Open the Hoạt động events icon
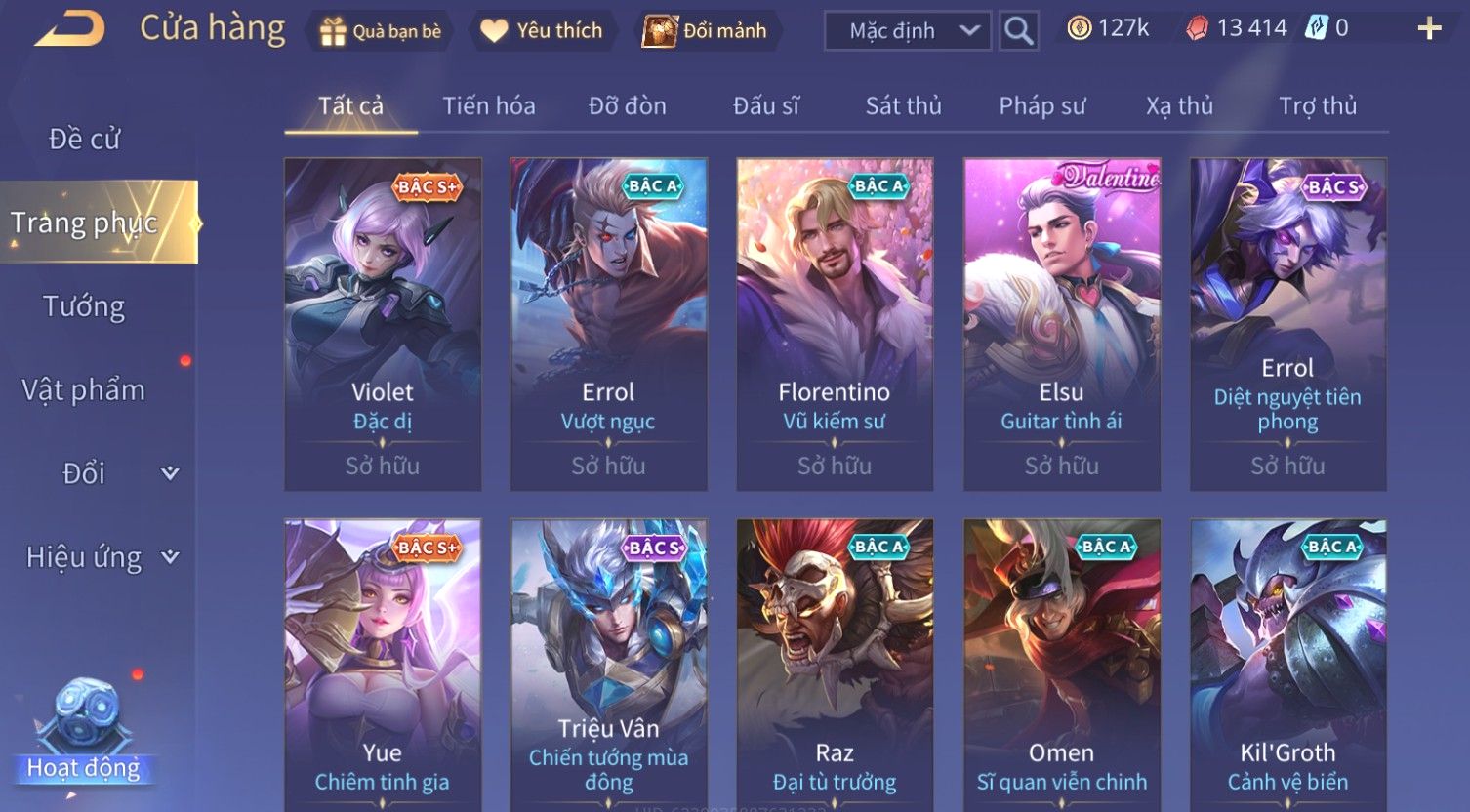The image size is (1470, 812). coord(84,732)
